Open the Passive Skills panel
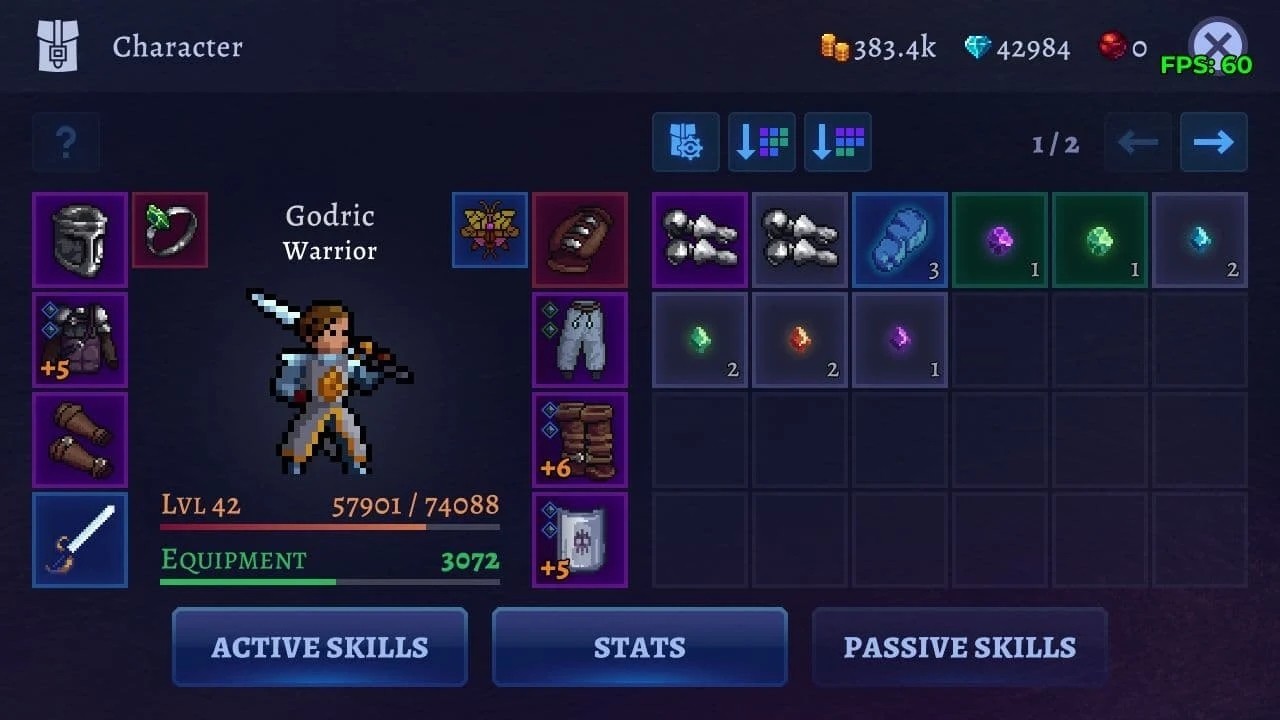The height and width of the screenshot is (720, 1280). click(960, 647)
